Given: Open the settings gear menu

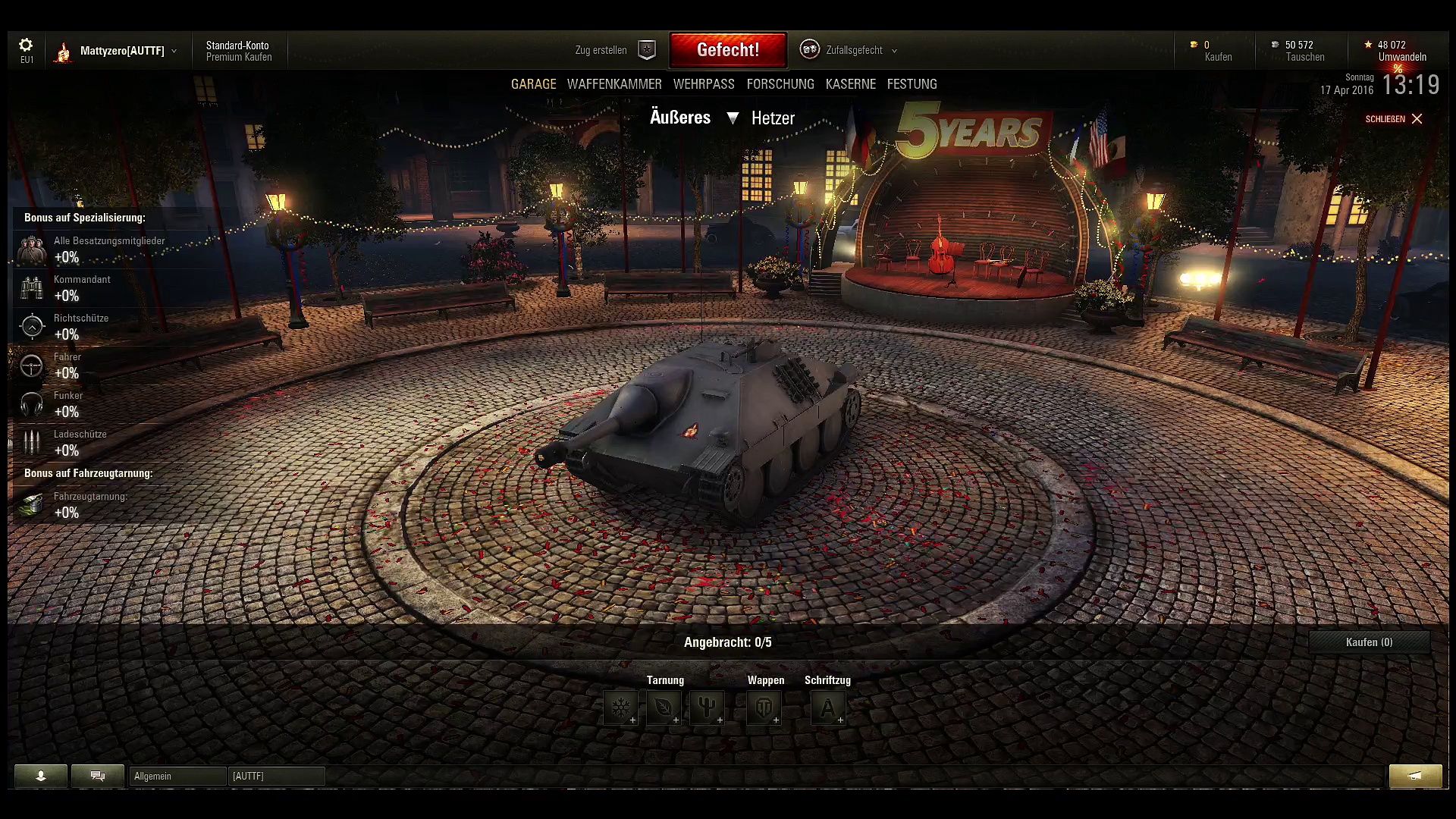Looking at the screenshot, I should (26, 45).
